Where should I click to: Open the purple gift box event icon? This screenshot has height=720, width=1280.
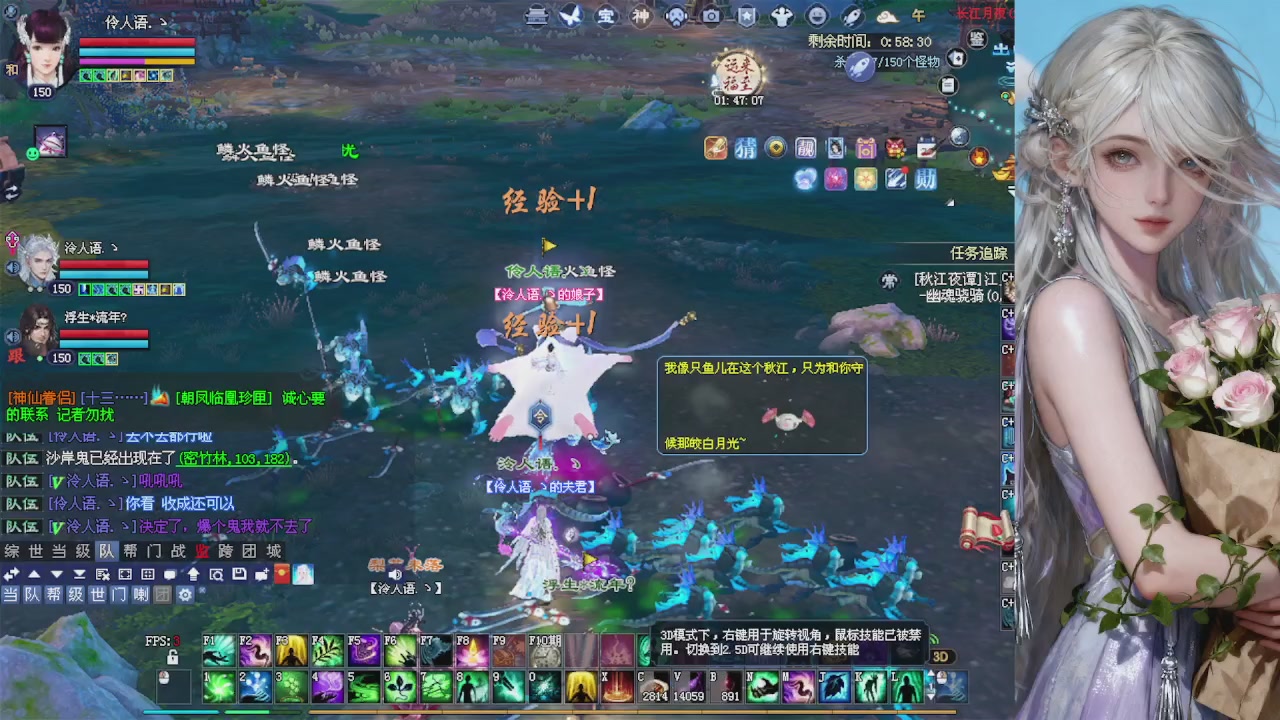point(865,148)
